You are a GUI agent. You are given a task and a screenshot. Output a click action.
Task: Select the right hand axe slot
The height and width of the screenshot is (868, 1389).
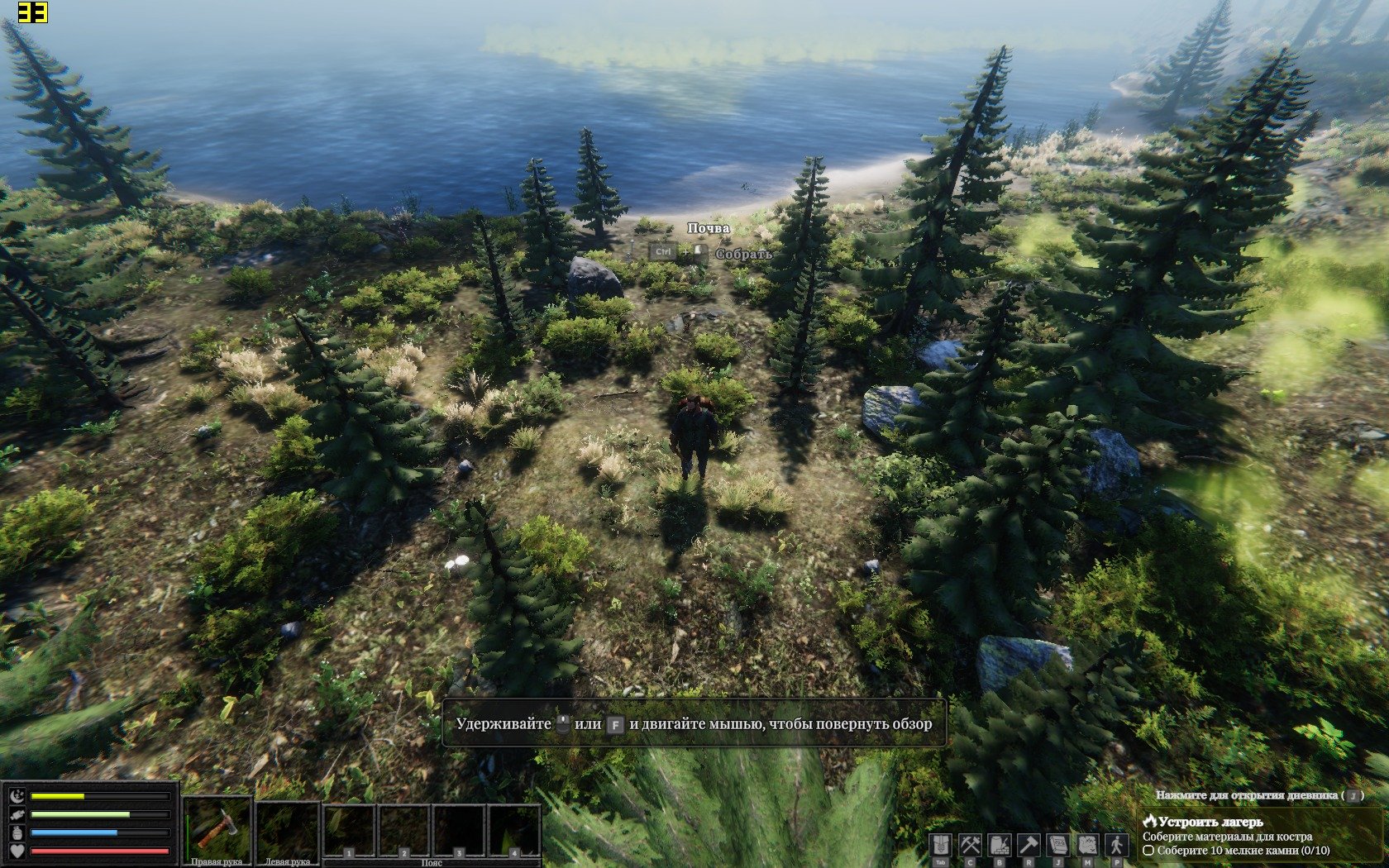click(217, 827)
